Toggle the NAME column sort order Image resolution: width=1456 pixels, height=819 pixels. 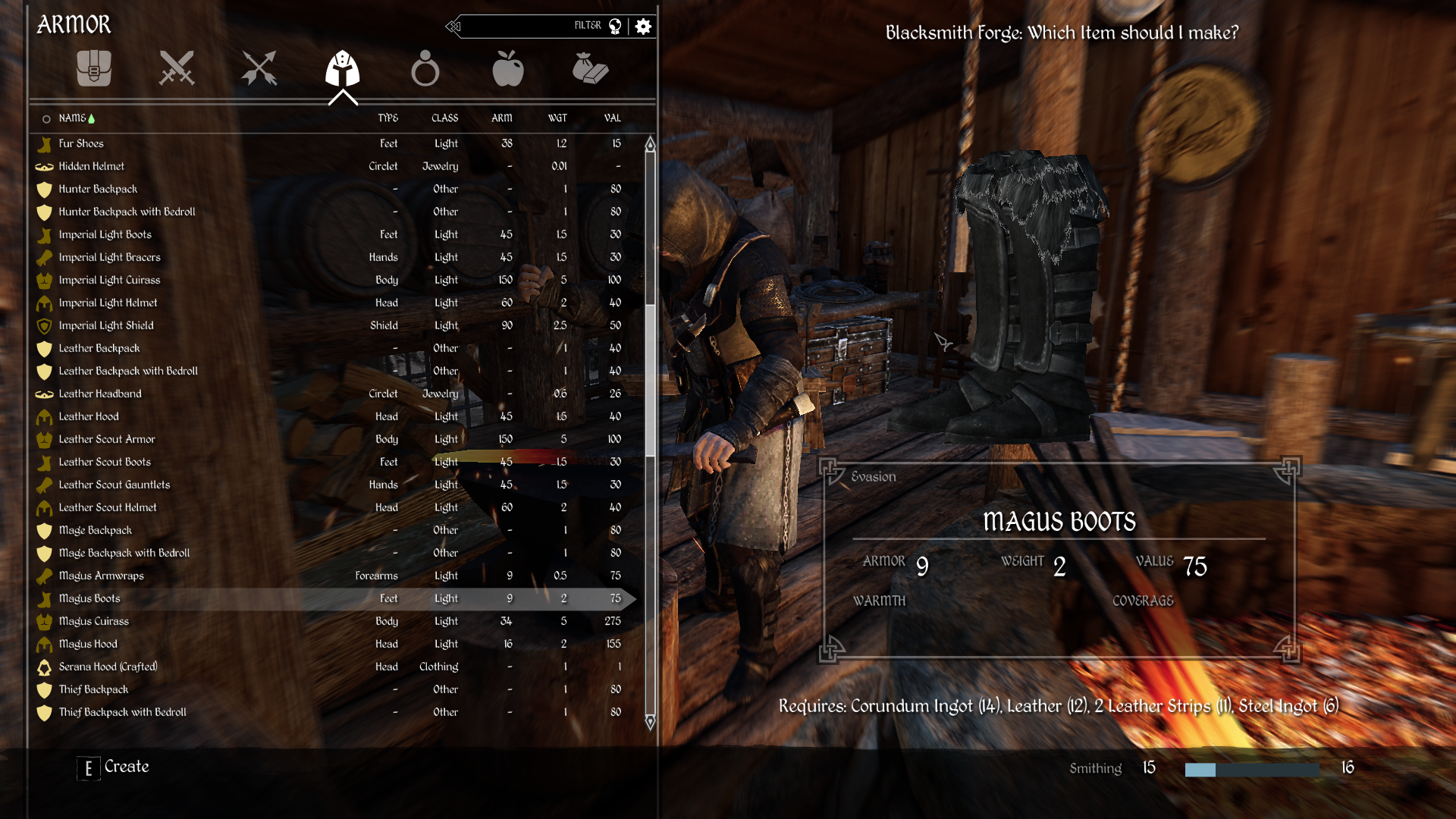tap(74, 118)
